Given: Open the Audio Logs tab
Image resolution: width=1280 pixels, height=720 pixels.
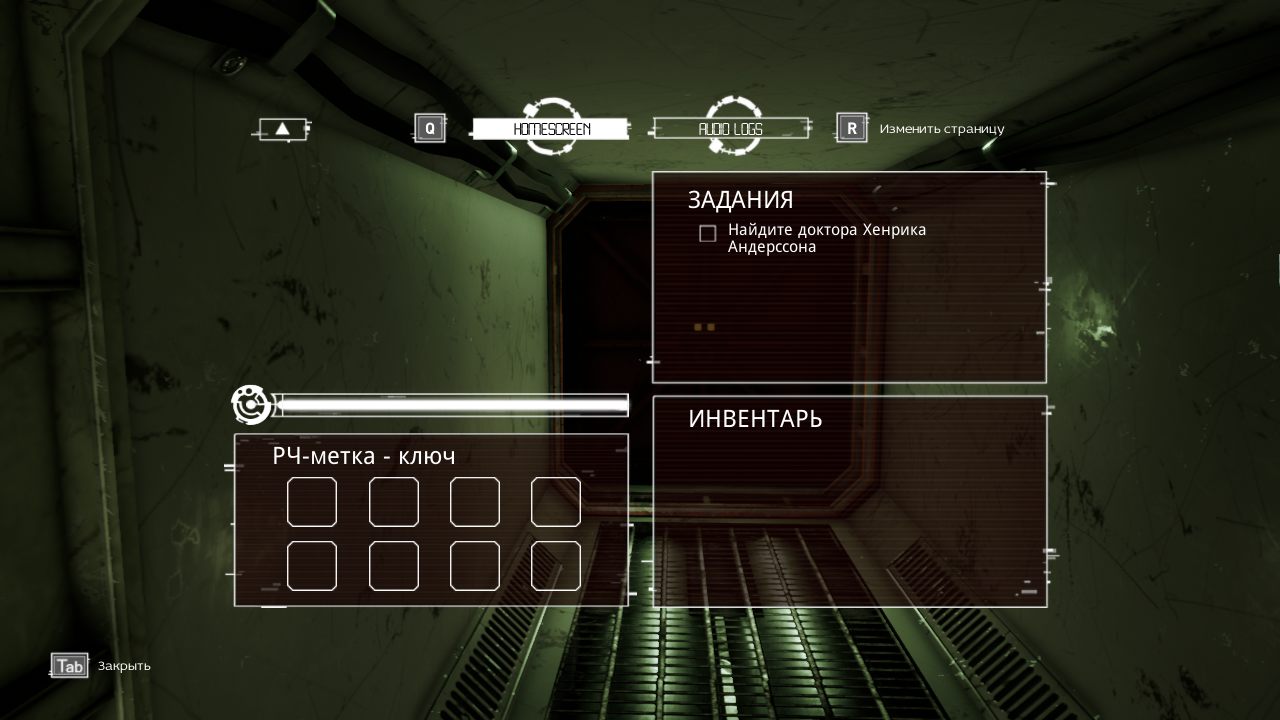Looking at the screenshot, I should (730, 129).
